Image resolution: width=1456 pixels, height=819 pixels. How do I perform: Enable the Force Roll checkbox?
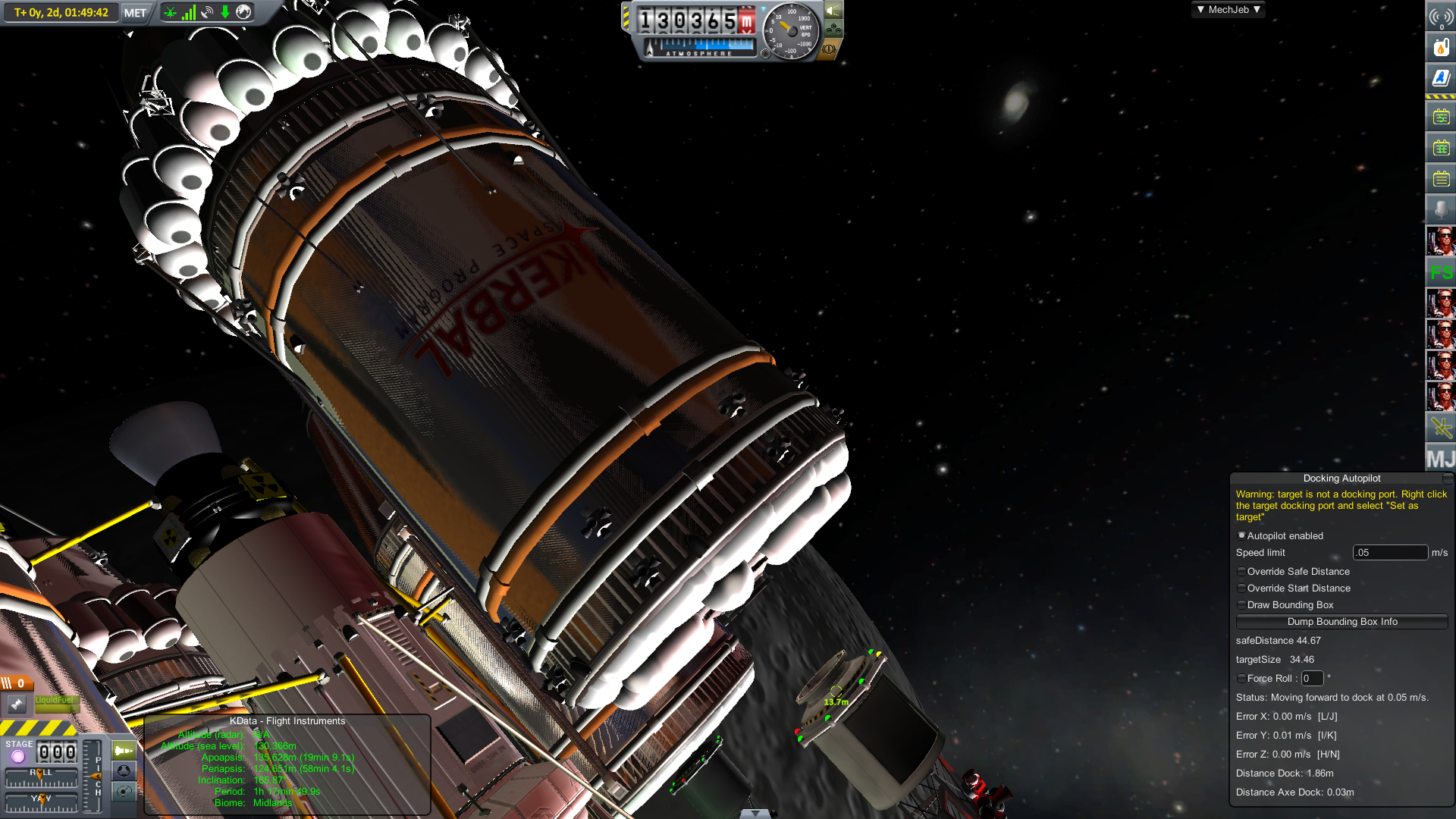point(1241,679)
